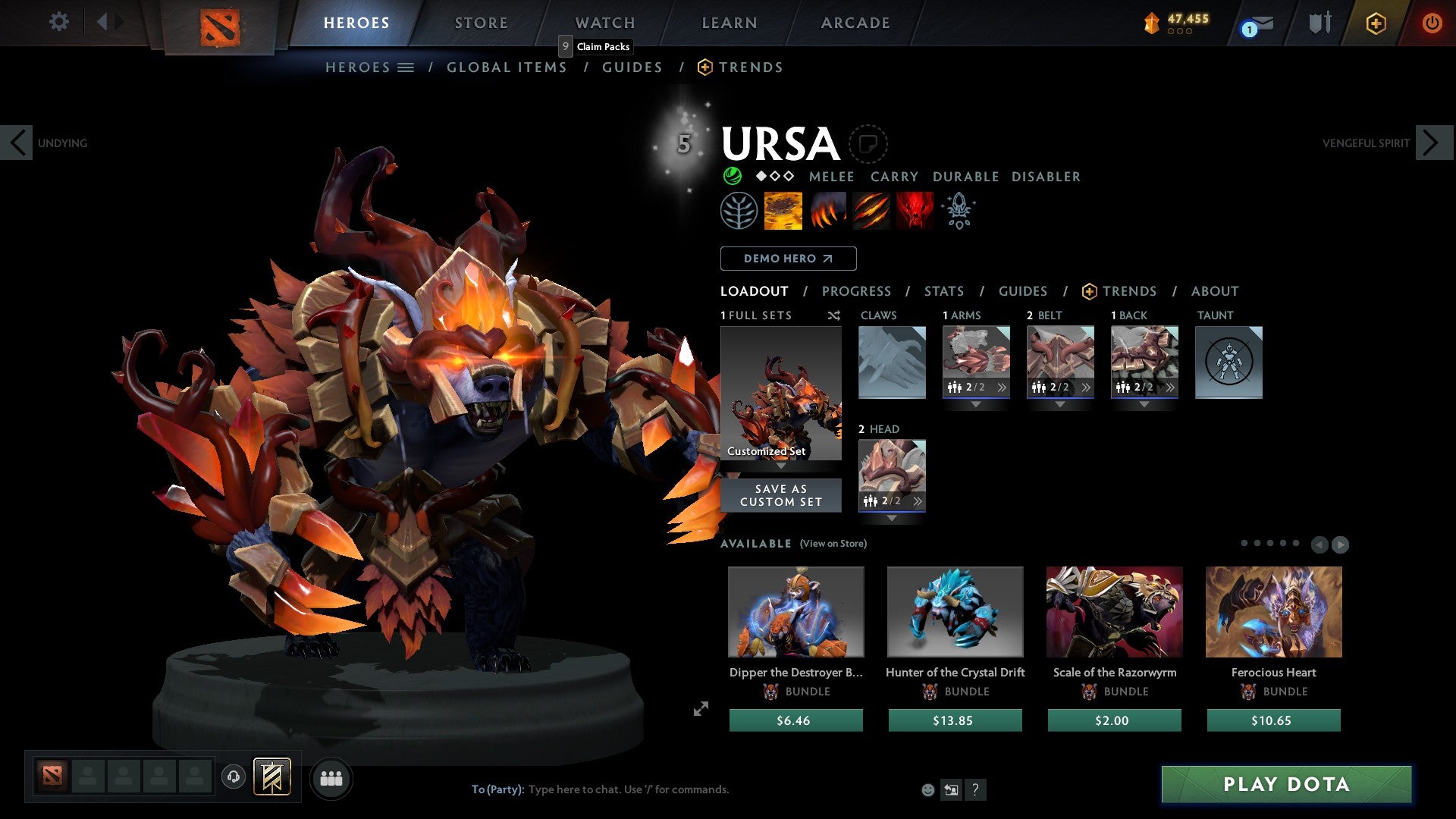Viewport: 1456px width, 819px height.
Task: Click the Demo Hero button
Action: point(788,259)
